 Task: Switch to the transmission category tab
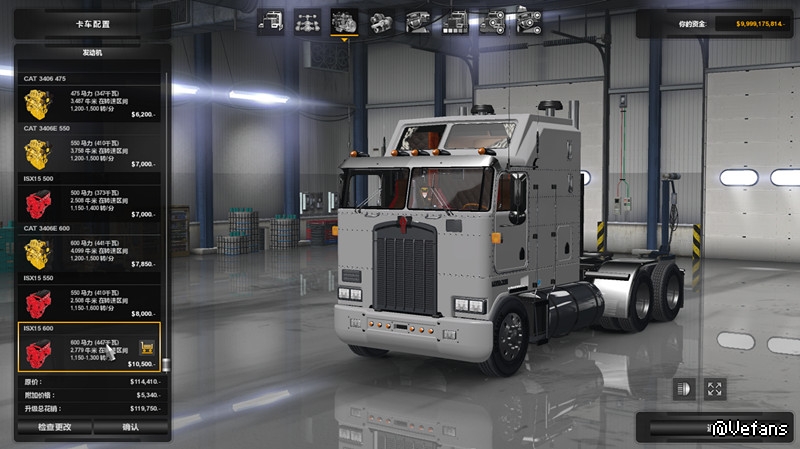point(380,21)
